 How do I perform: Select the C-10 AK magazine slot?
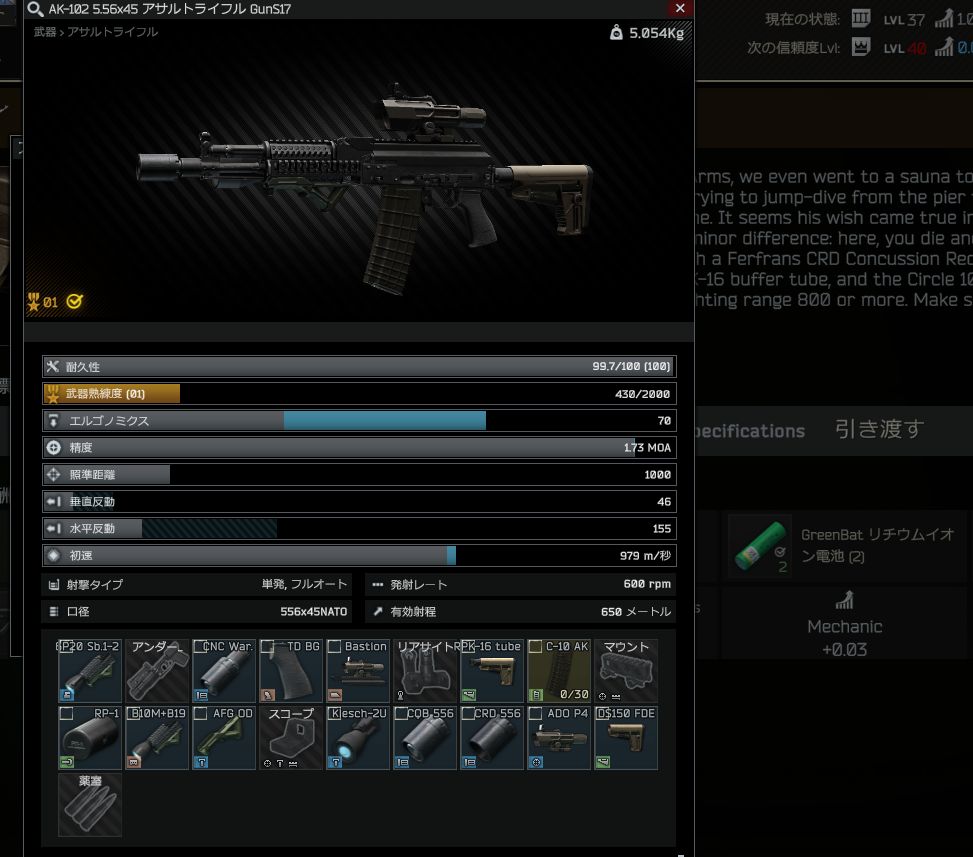(x=559, y=671)
